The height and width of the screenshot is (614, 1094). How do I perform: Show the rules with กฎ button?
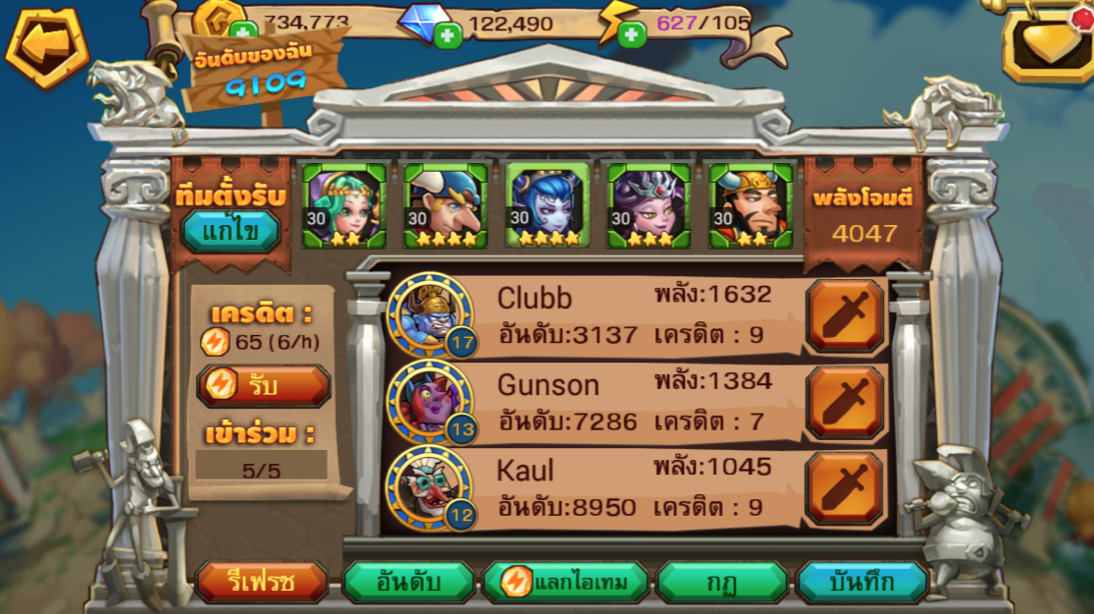tap(721, 582)
